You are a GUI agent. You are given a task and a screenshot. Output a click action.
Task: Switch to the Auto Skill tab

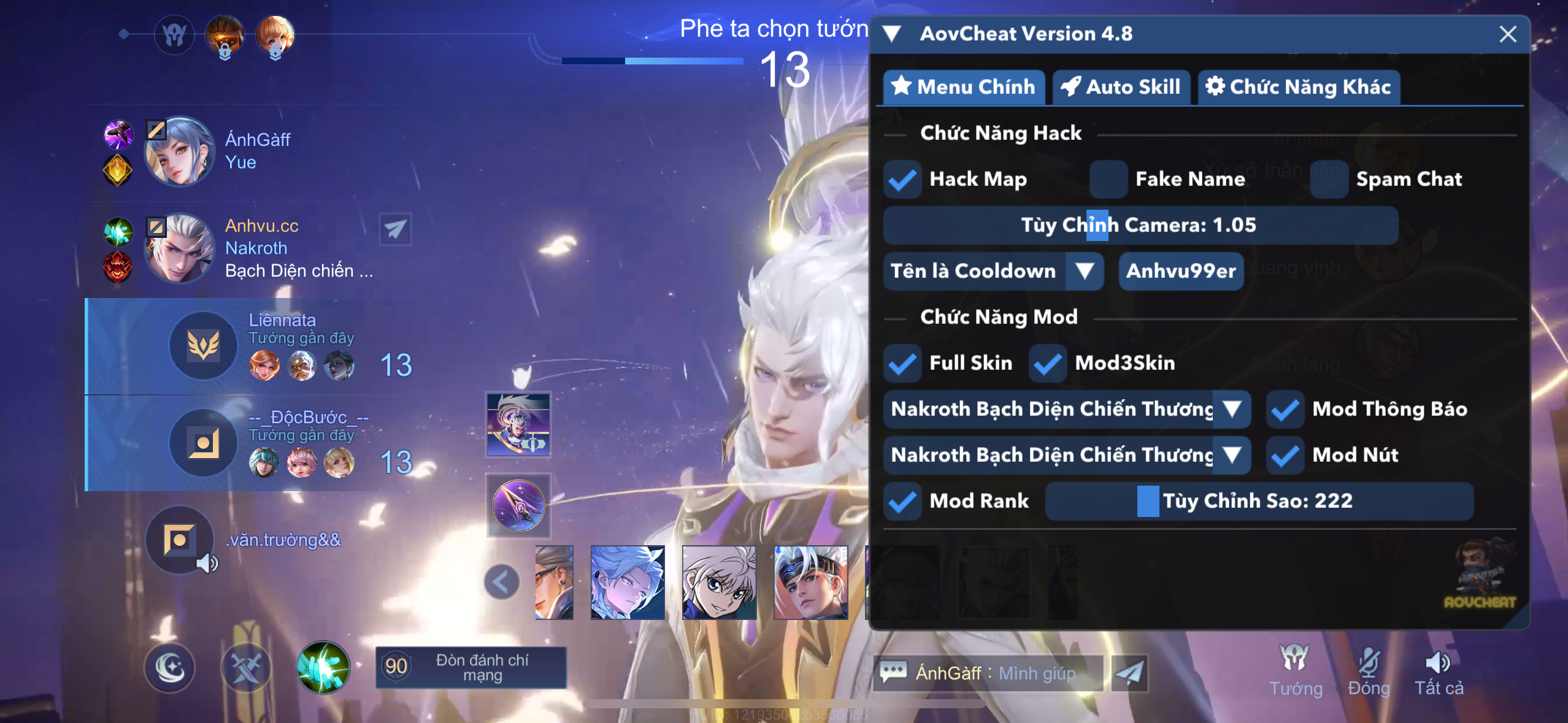point(1122,87)
